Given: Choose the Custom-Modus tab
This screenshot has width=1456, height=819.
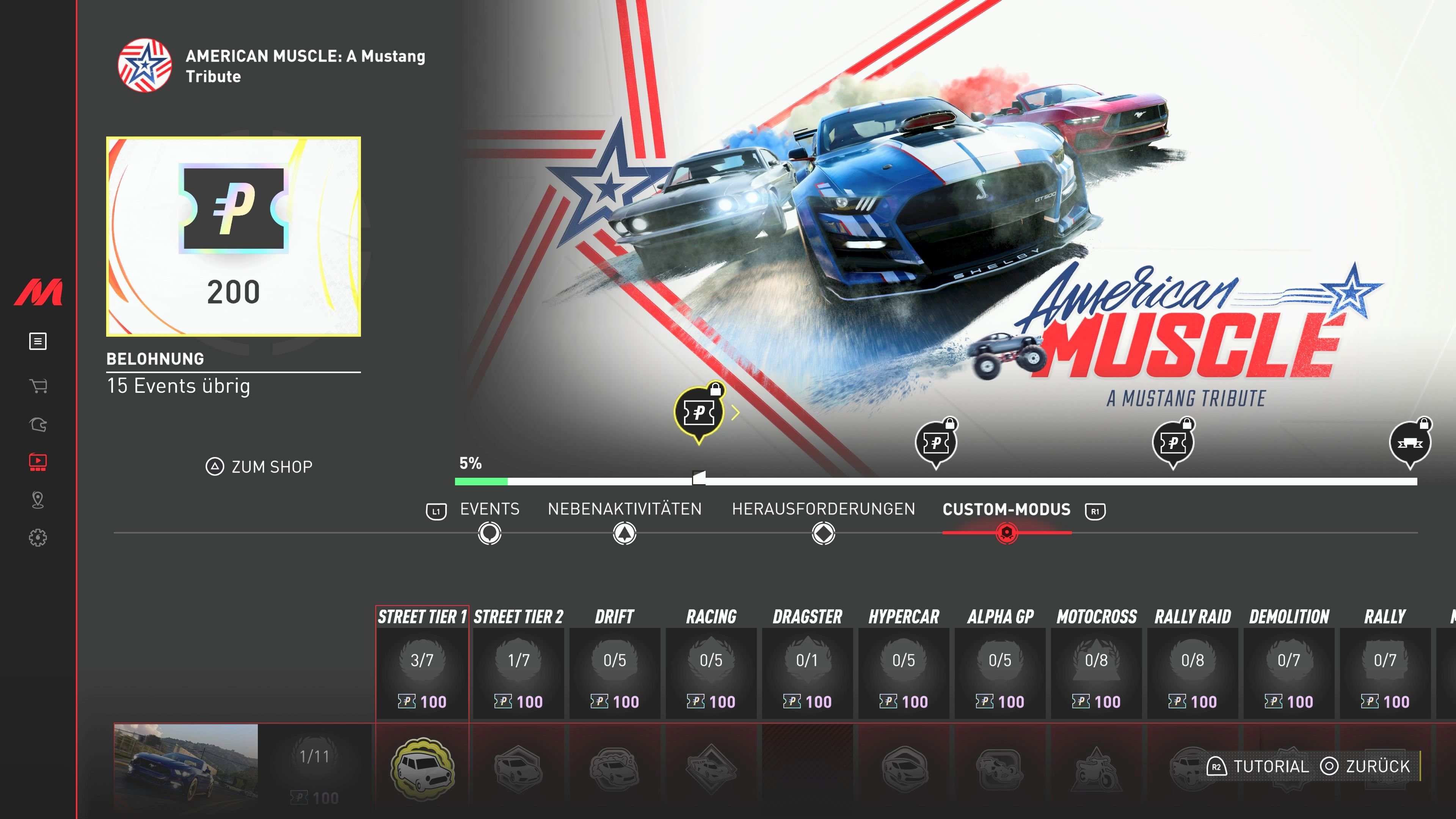Looking at the screenshot, I should pyautogui.click(x=1006, y=509).
